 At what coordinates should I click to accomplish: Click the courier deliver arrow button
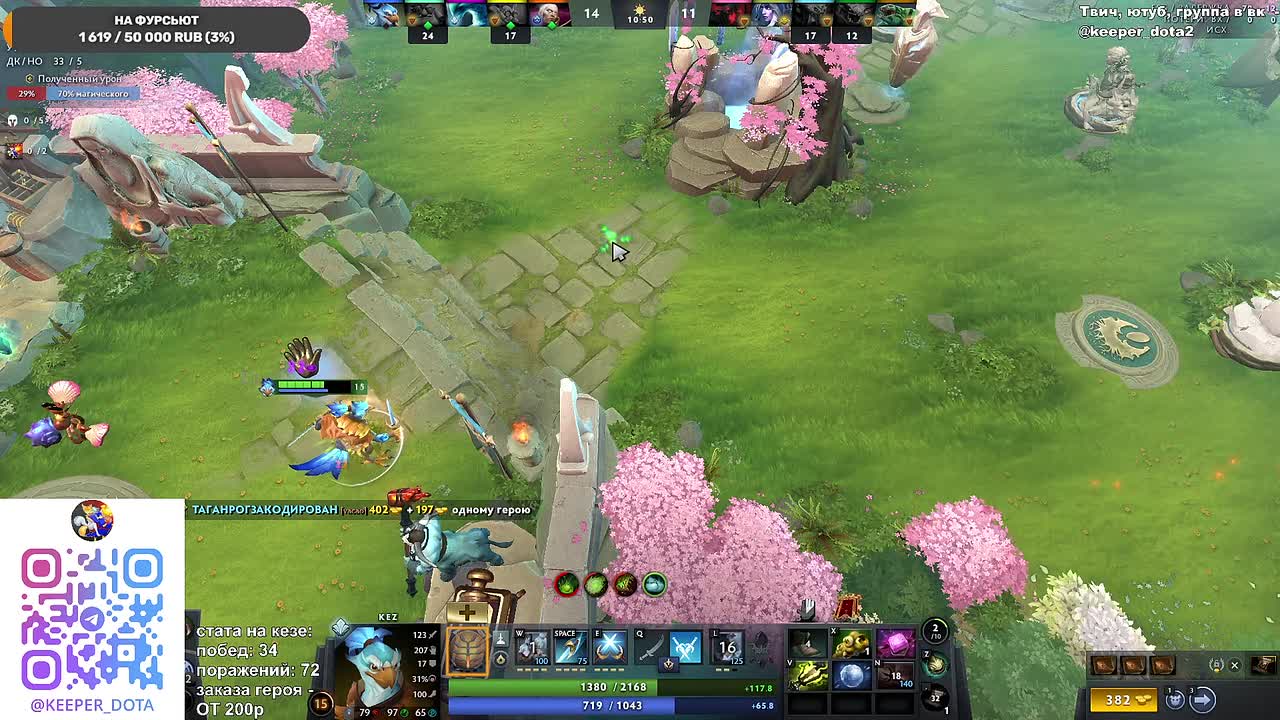pyautogui.click(x=1203, y=699)
